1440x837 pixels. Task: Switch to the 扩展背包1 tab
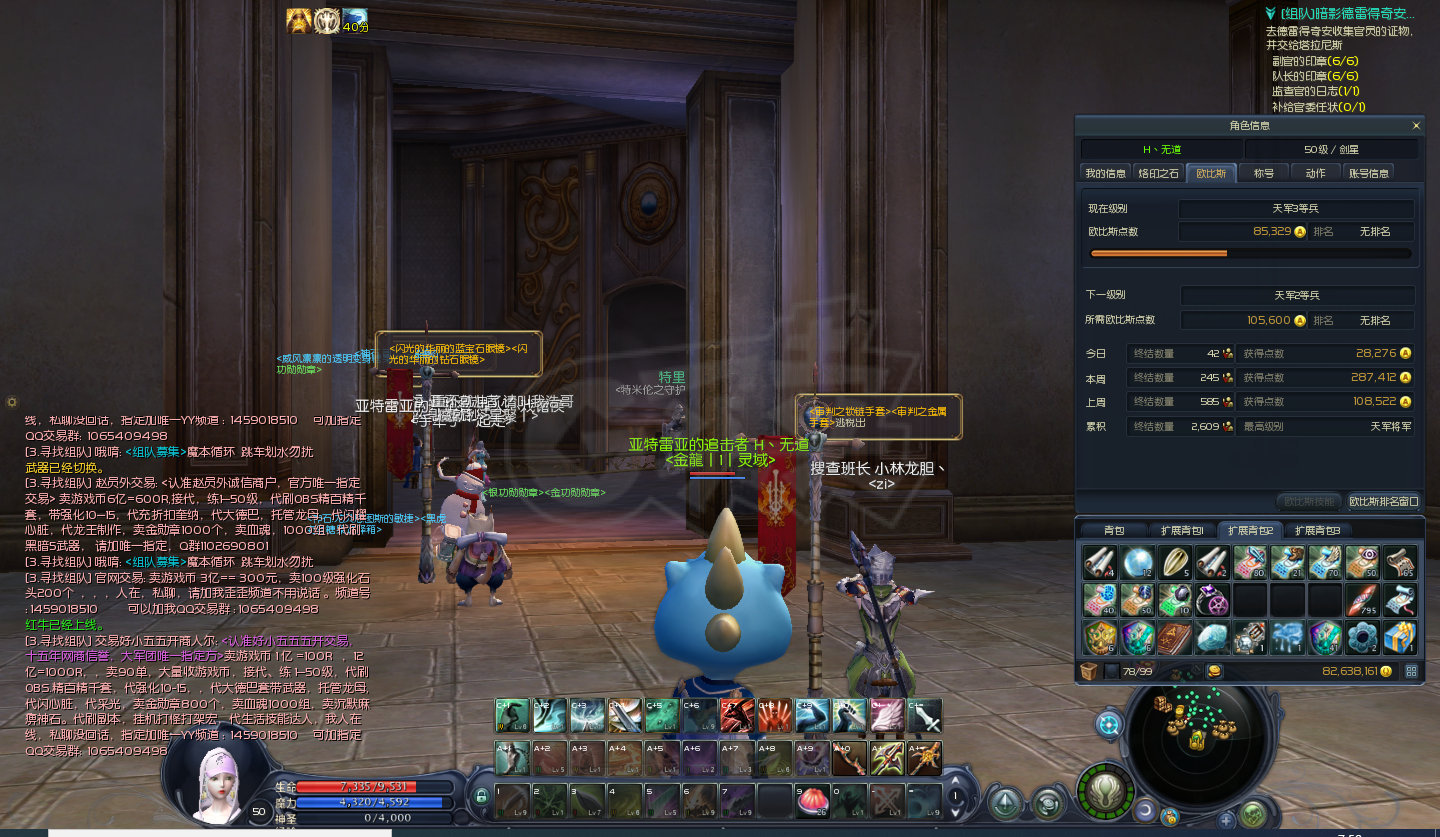1182,530
